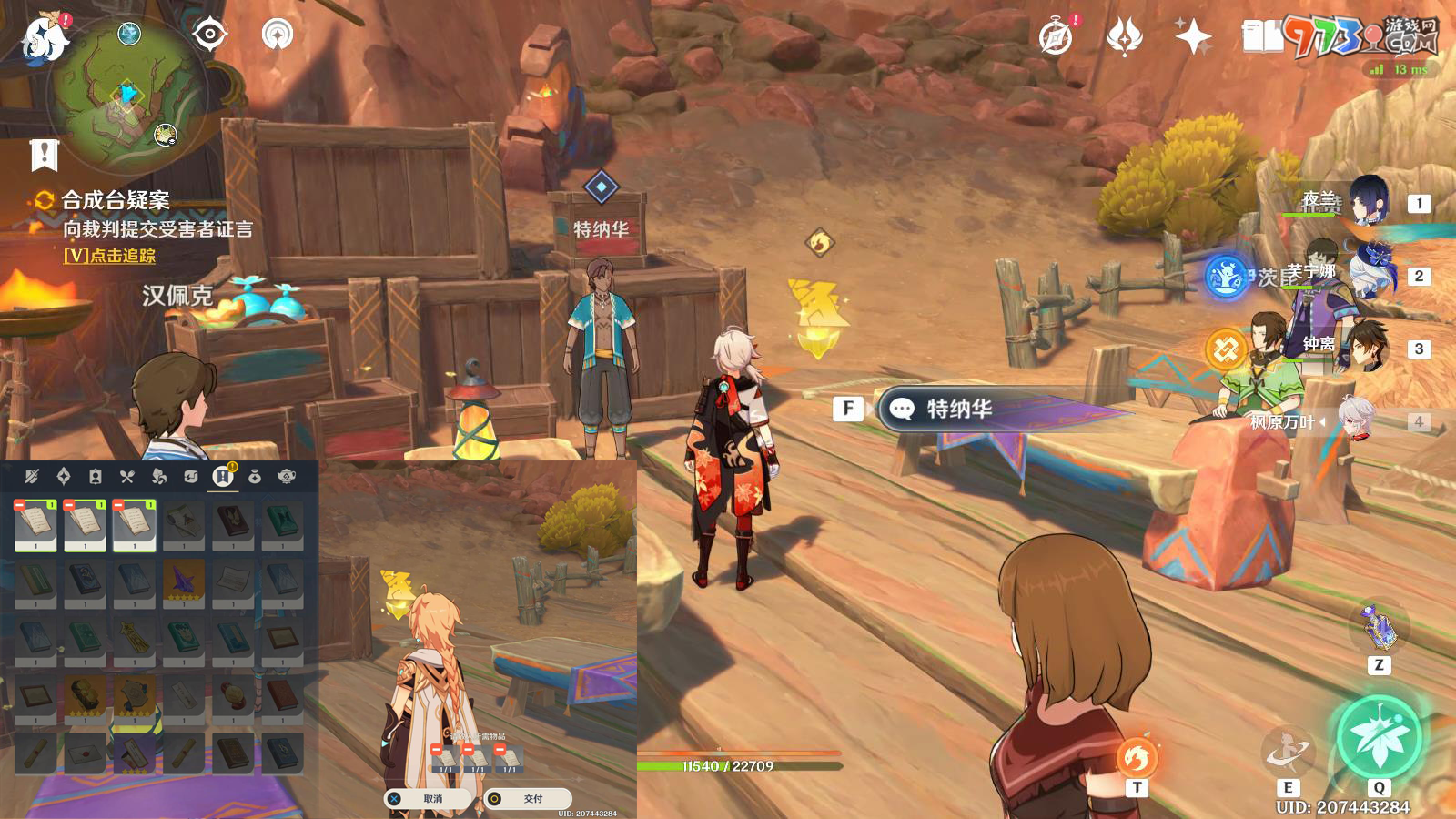Open the winged battle pass icon
Screen dimensions: 1456x819
tap(1124, 37)
